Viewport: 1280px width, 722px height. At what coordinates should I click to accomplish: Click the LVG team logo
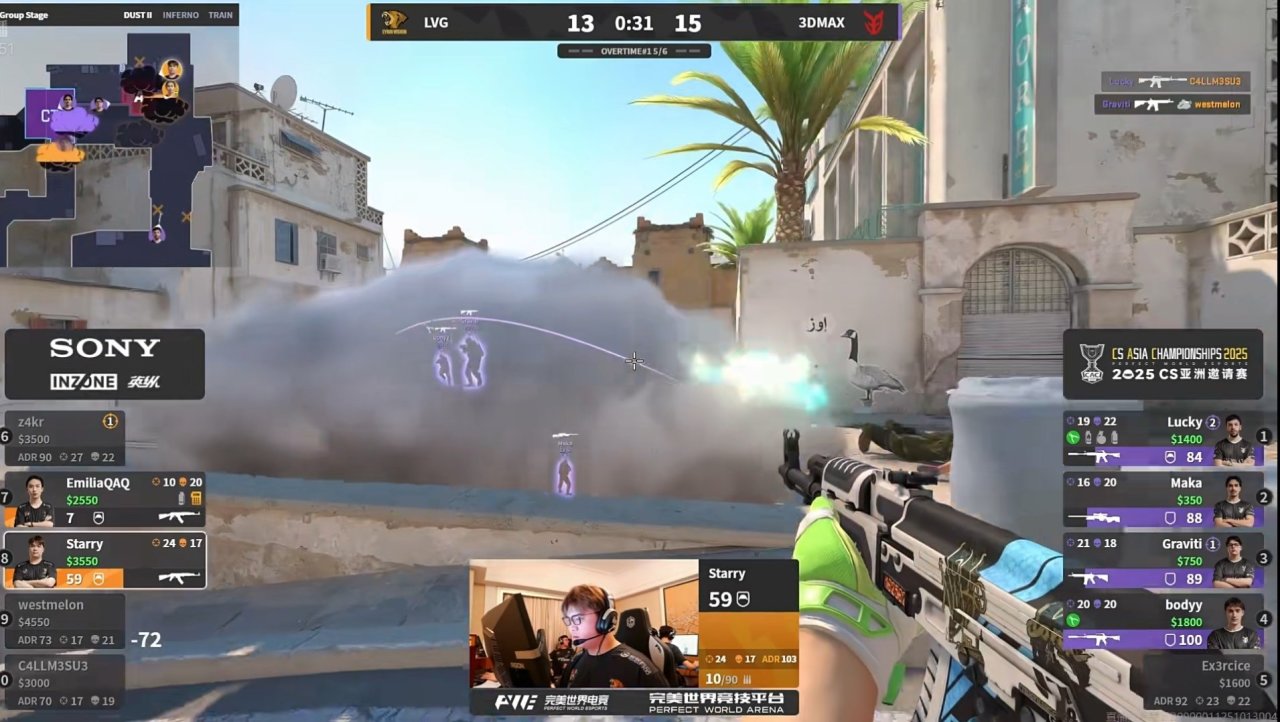393,22
